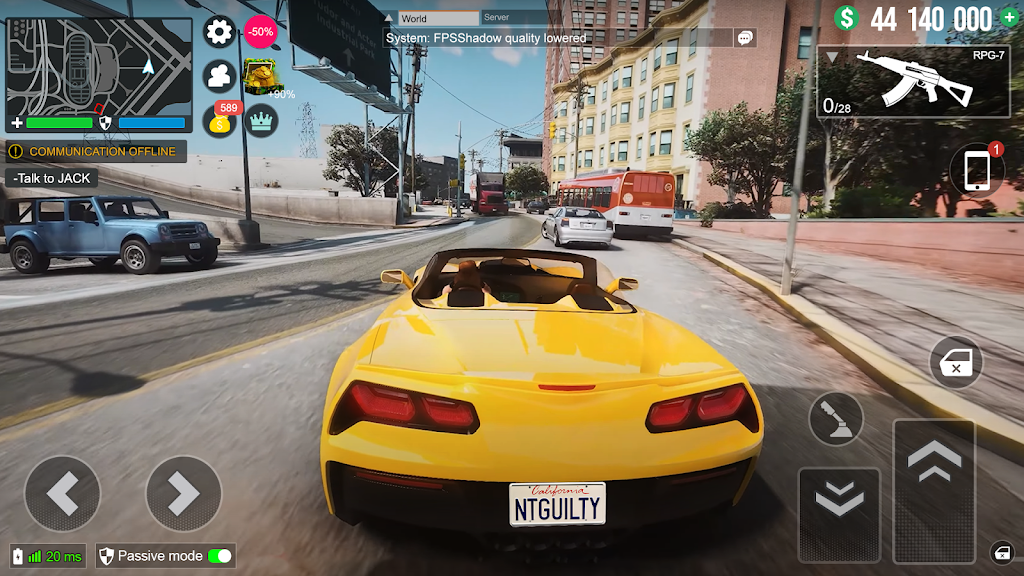Open the money bag with 589 badge

pyautogui.click(x=220, y=121)
